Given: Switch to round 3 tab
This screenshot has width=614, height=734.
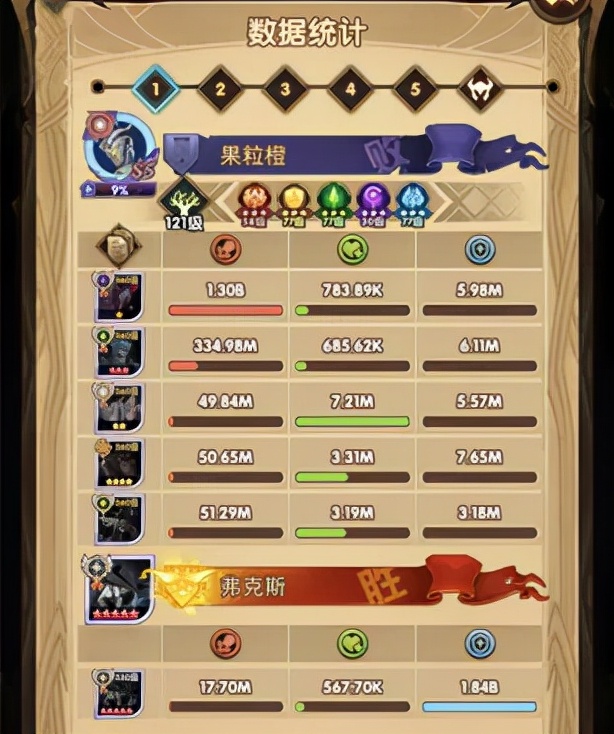Looking at the screenshot, I should tap(285, 88).
